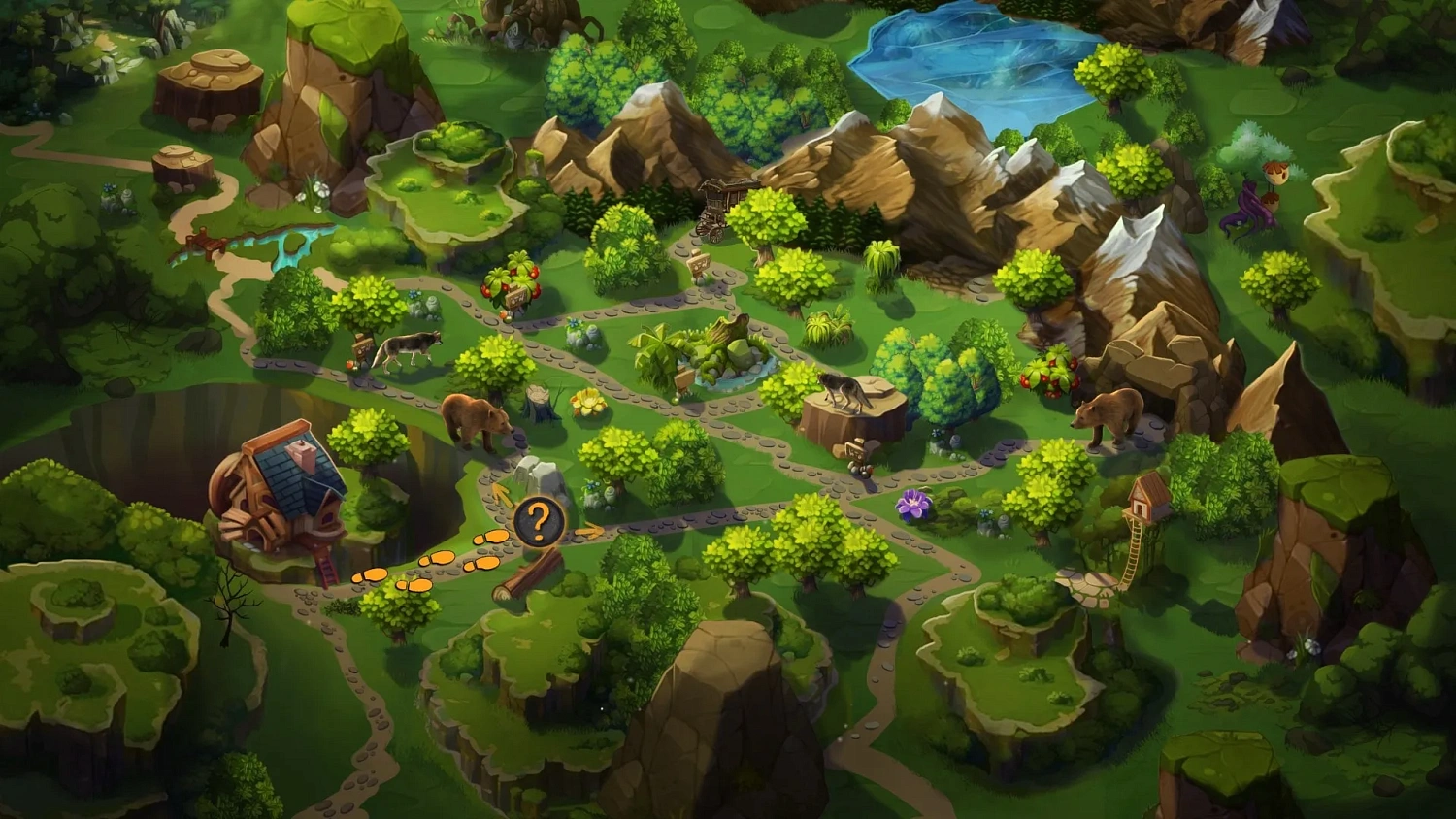
Task: Toggle the left-pointing orange arrow
Action: 501,497
